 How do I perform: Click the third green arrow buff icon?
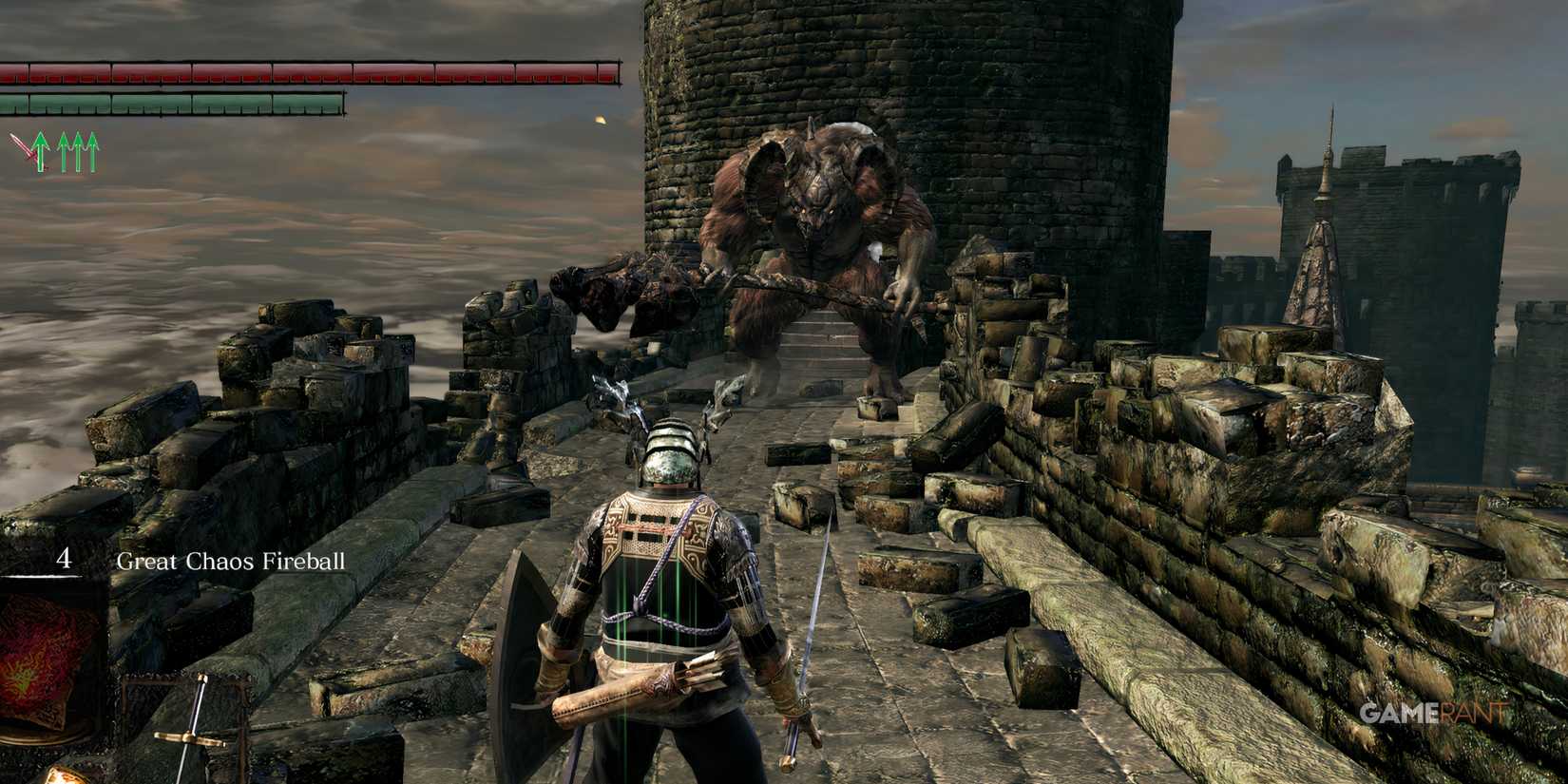coord(79,150)
